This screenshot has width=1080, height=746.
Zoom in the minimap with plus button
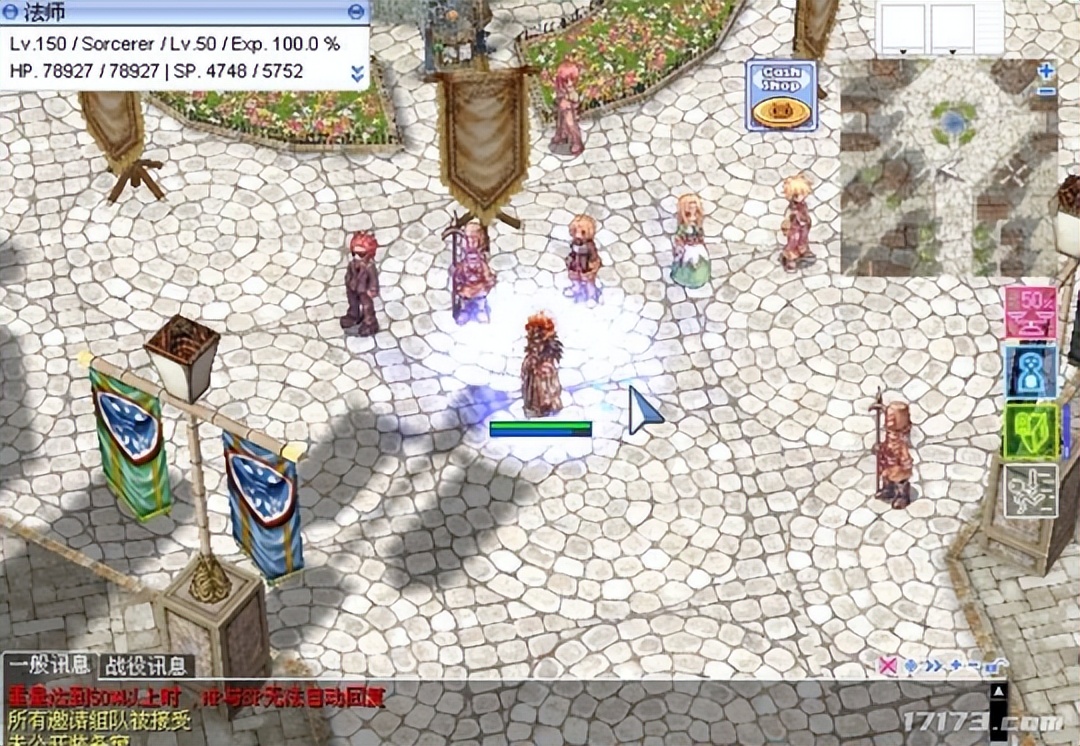pos(1046,71)
